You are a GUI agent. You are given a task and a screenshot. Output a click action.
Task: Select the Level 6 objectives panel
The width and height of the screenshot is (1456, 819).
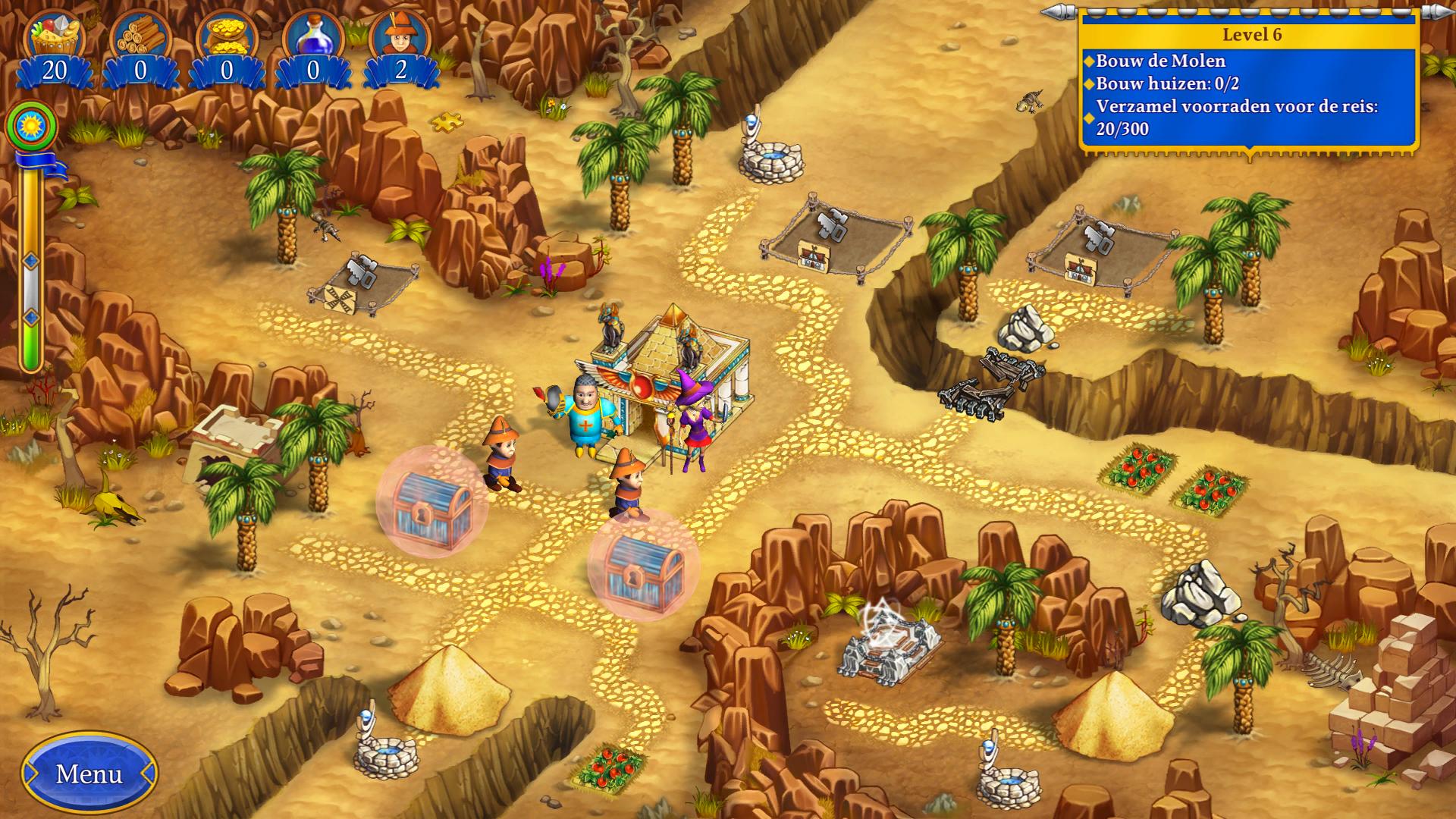click(1249, 83)
